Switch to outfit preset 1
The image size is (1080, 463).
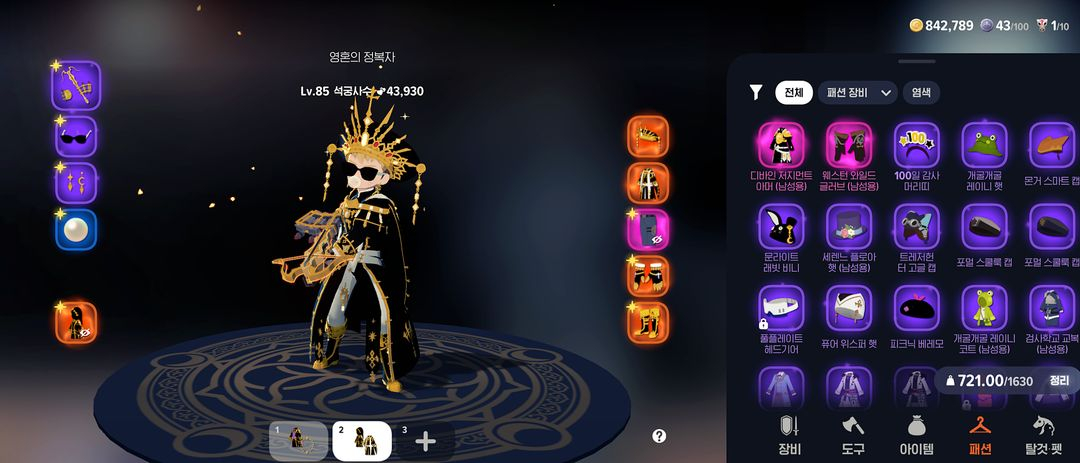click(298, 441)
